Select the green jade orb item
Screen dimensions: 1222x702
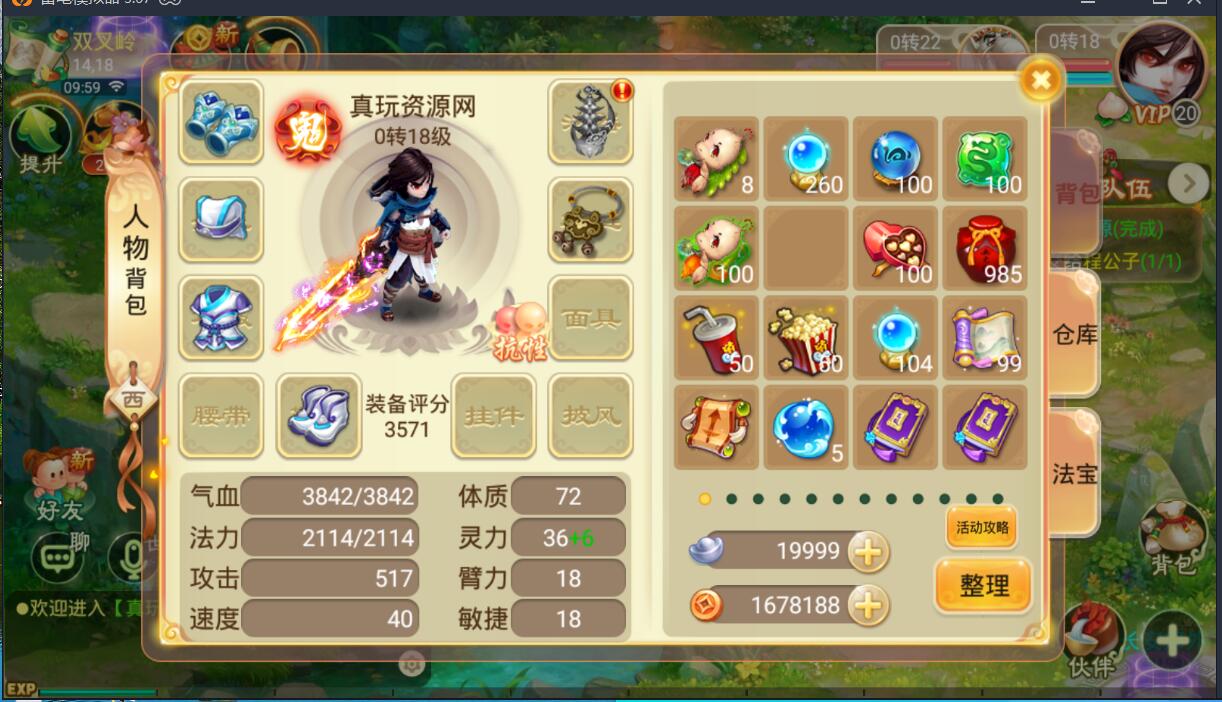click(985, 158)
